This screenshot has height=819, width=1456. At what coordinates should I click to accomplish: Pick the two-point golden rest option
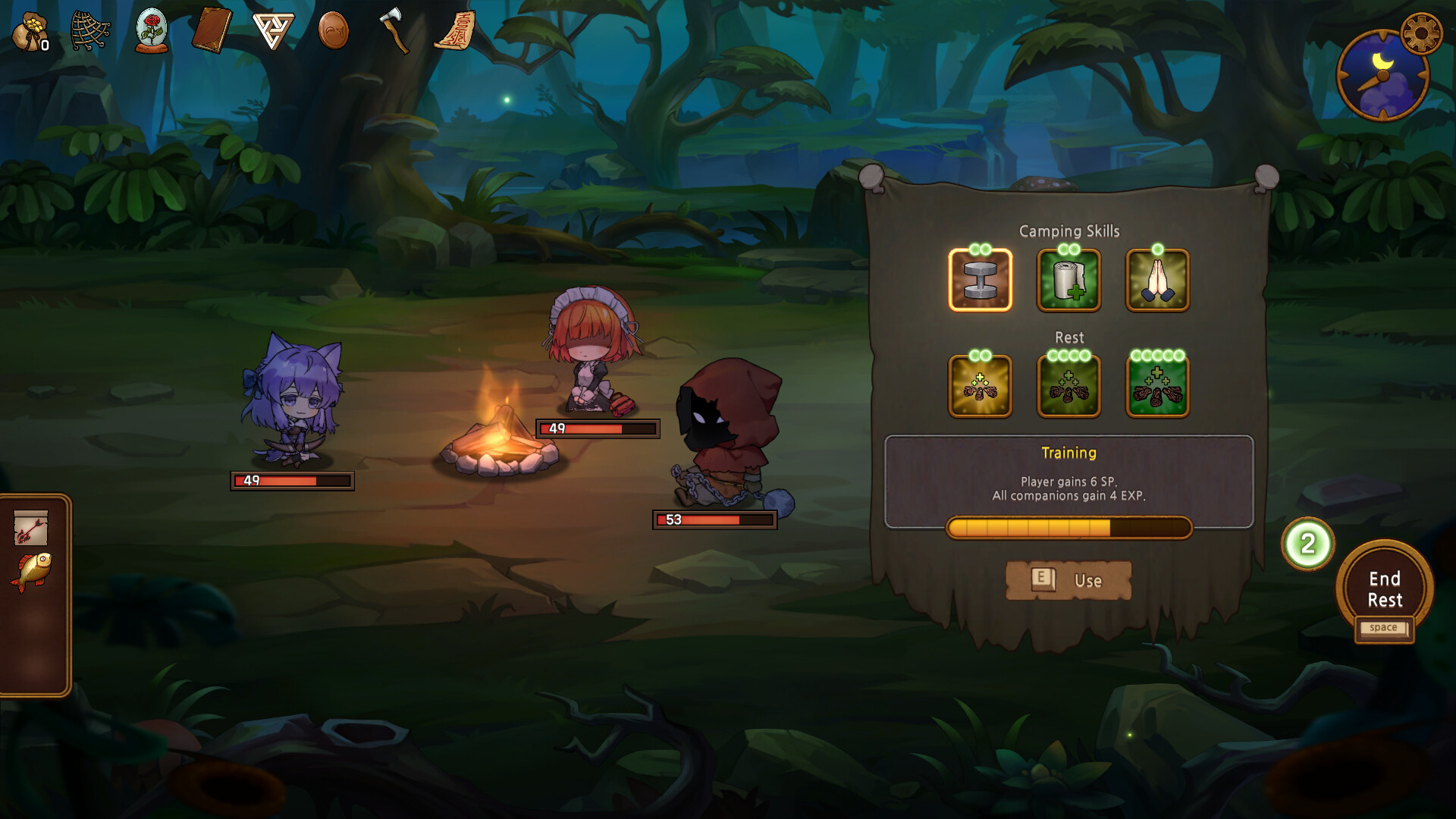(980, 386)
